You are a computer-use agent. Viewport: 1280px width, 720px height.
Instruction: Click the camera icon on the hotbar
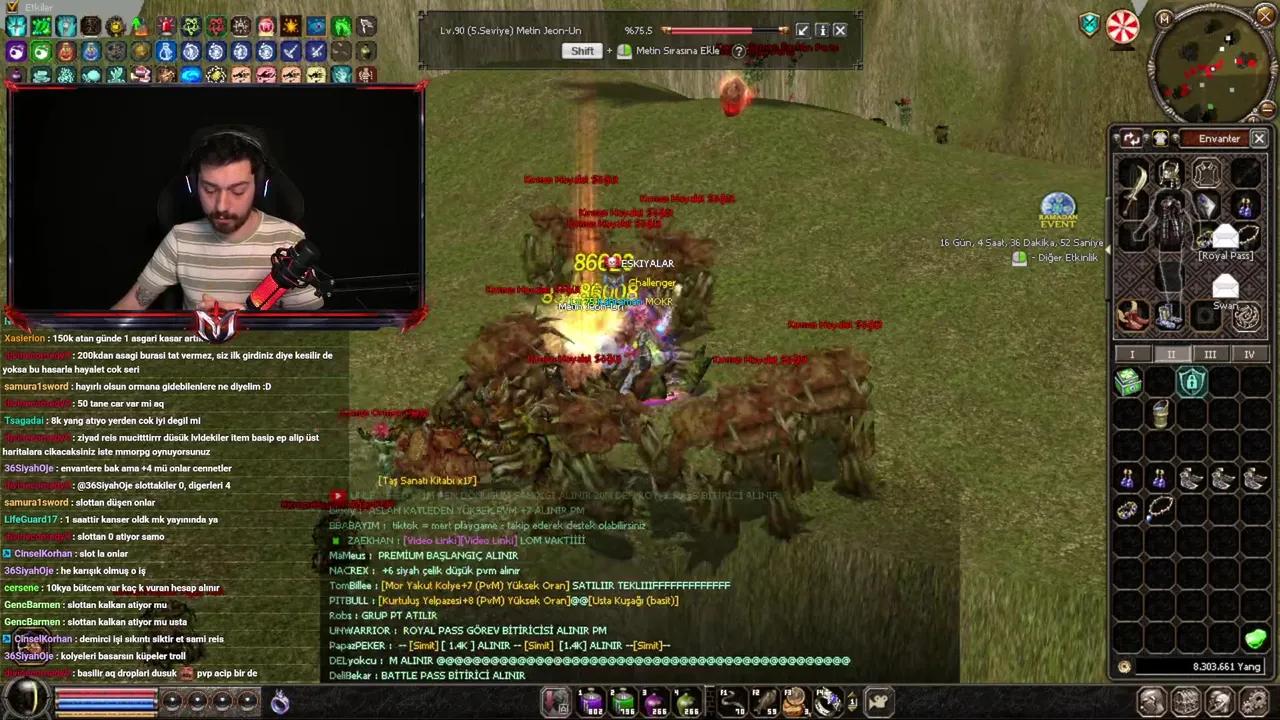(877, 700)
